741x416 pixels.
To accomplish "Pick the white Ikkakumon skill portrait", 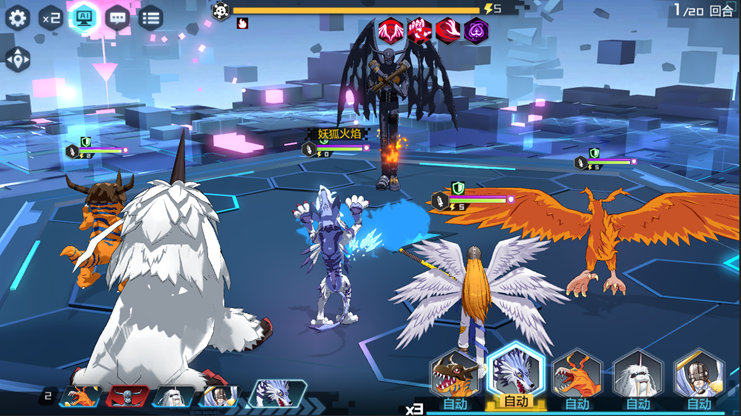I will click(x=638, y=375).
